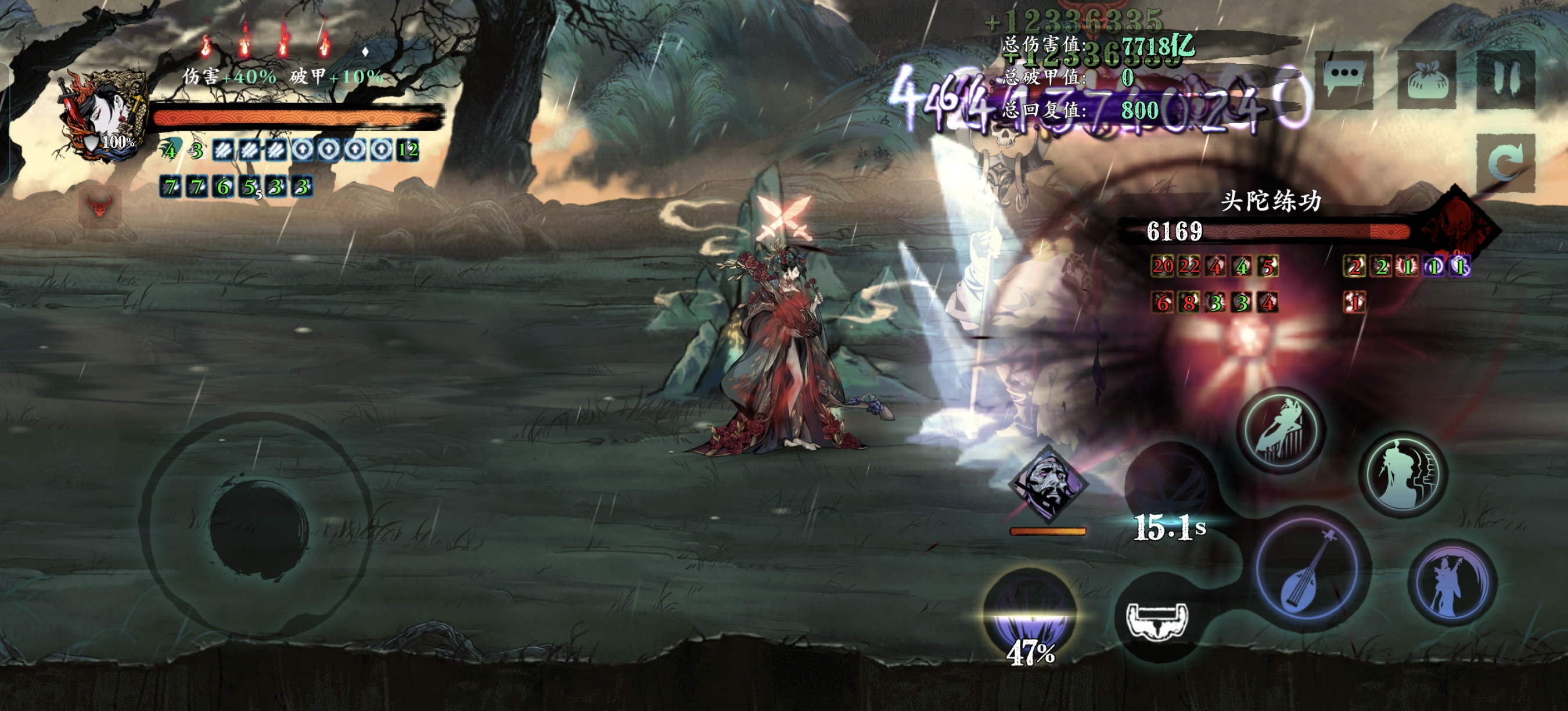Pause the battle

pyautogui.click(x=1506, y=79)
